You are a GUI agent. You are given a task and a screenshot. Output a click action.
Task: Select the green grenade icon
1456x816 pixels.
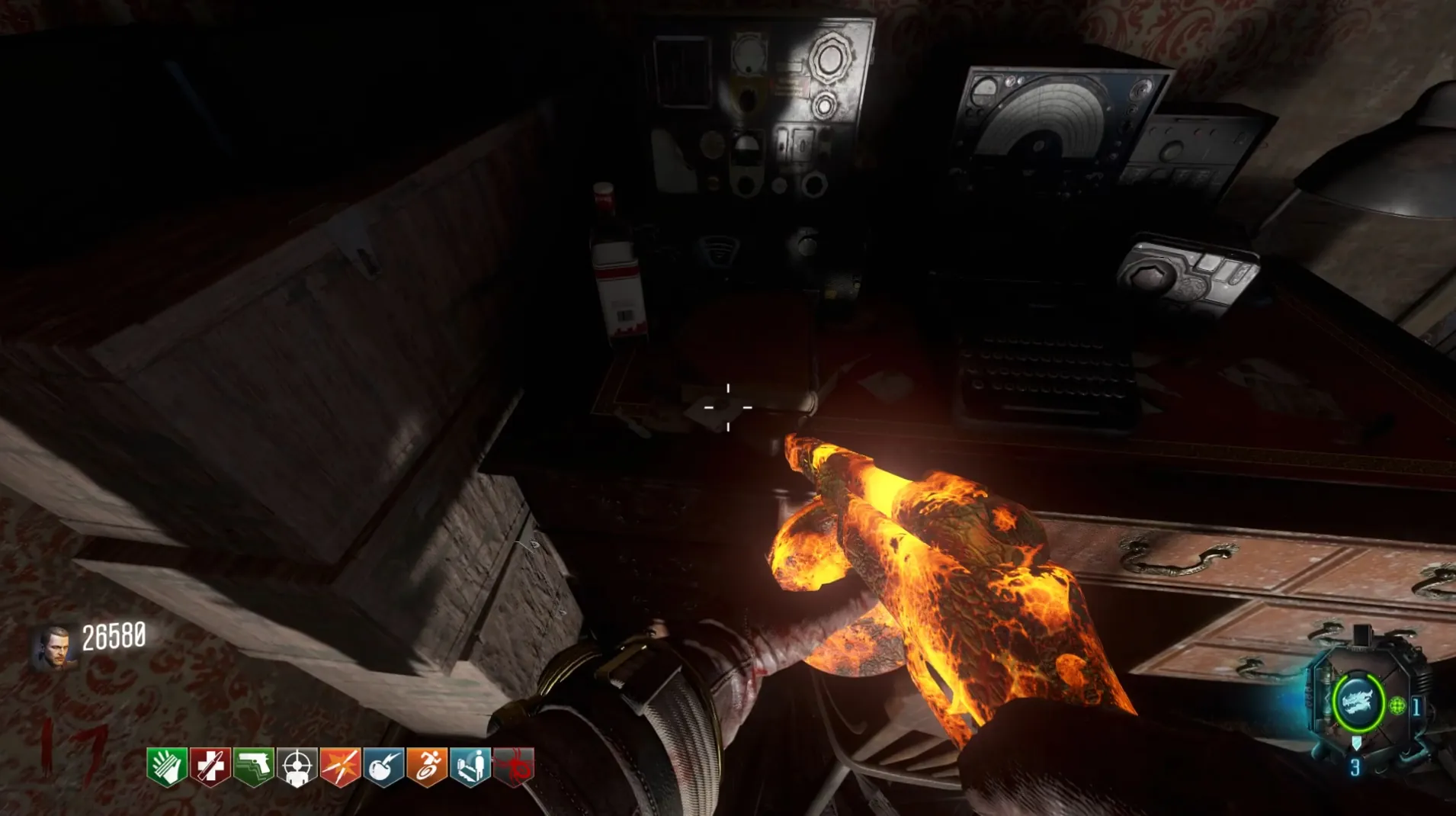click(1397, 706)
